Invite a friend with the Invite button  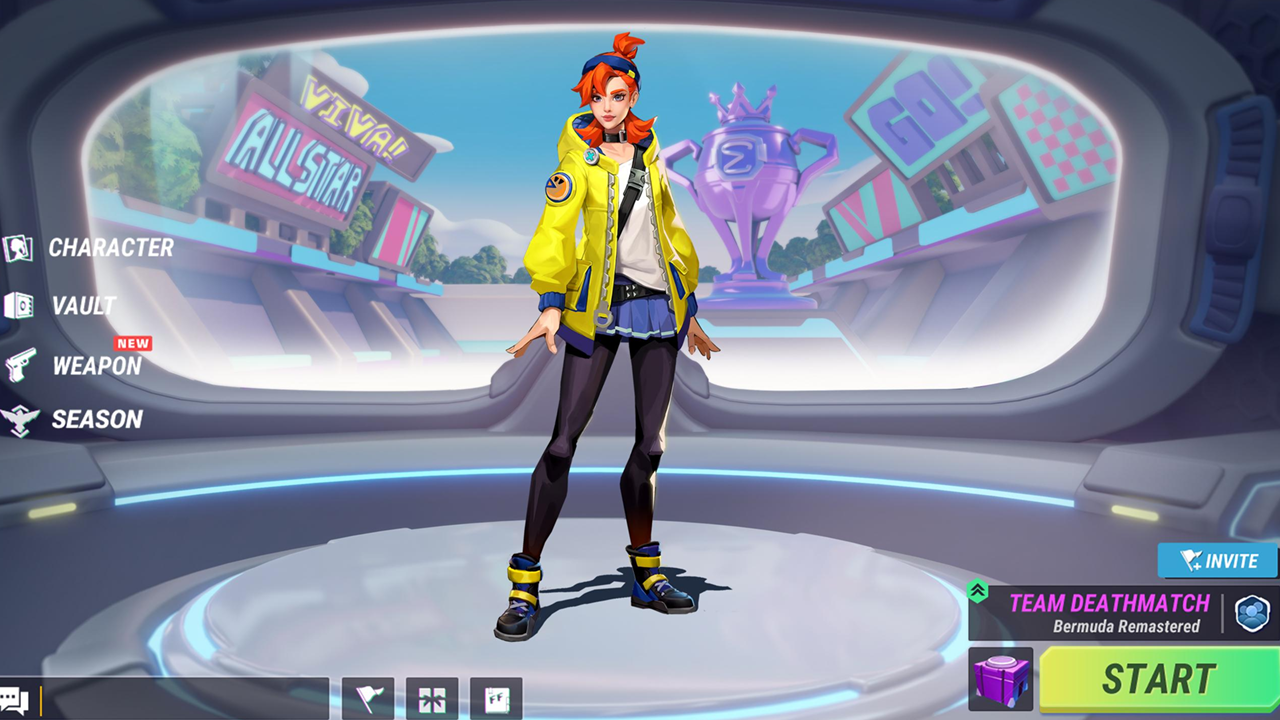[1217, 561]
